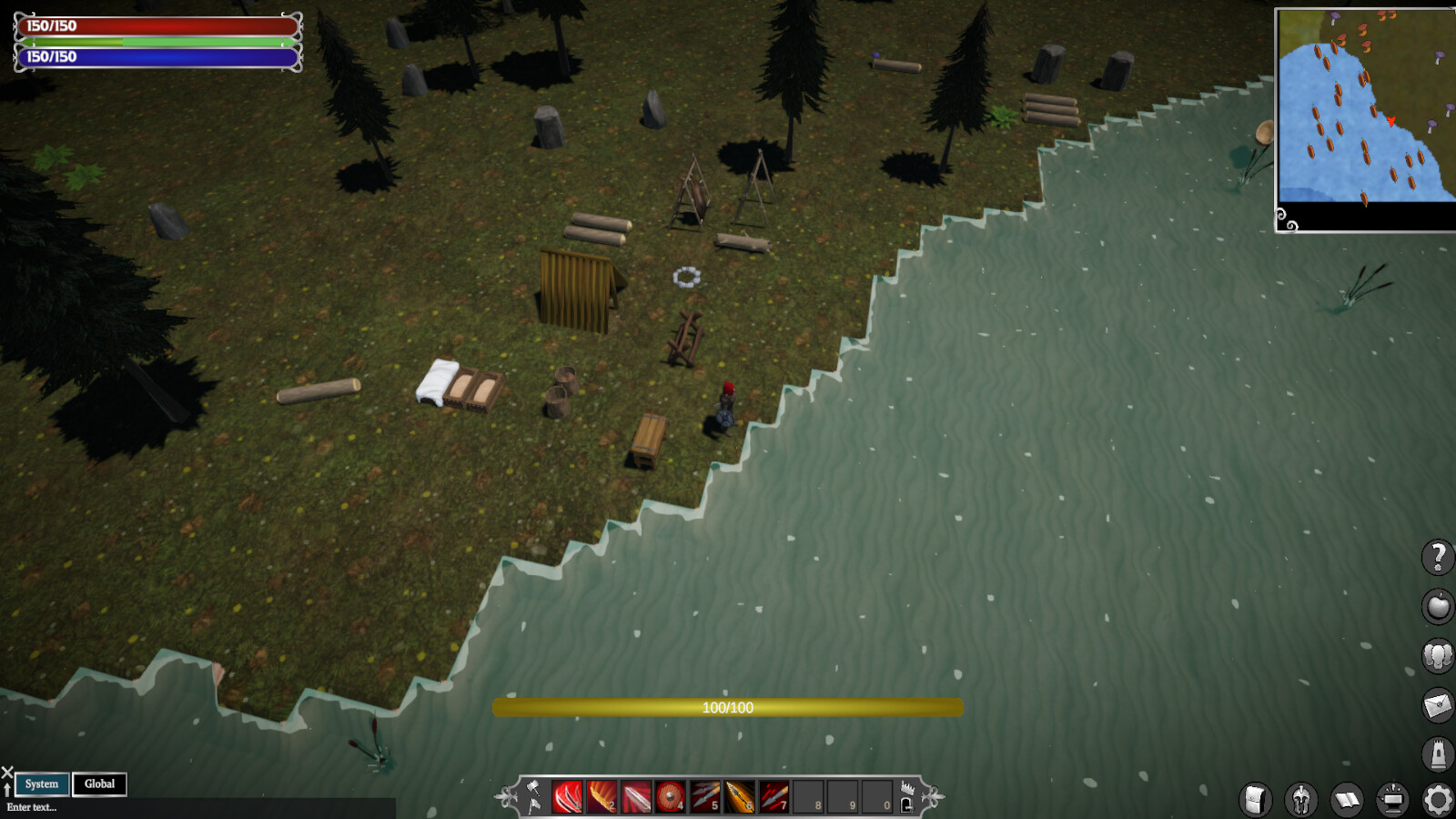Open the backpack inventory icon
The width and height of the screenshot is (1456, 819).
pos(1255,800)
